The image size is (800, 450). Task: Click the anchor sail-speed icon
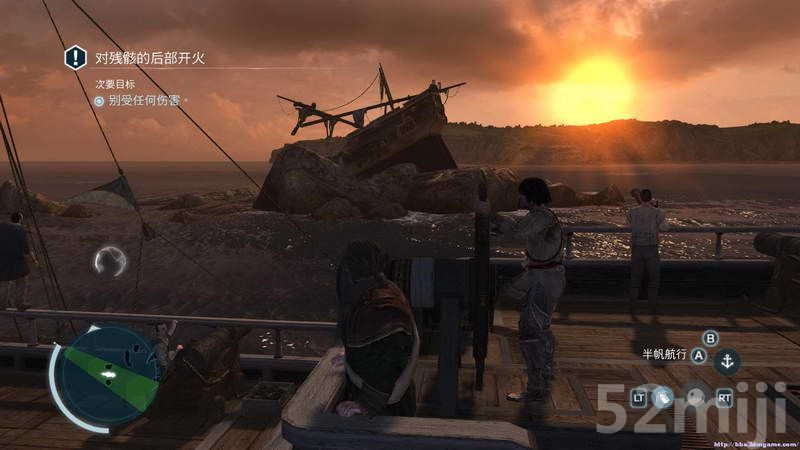pos(728,362)
